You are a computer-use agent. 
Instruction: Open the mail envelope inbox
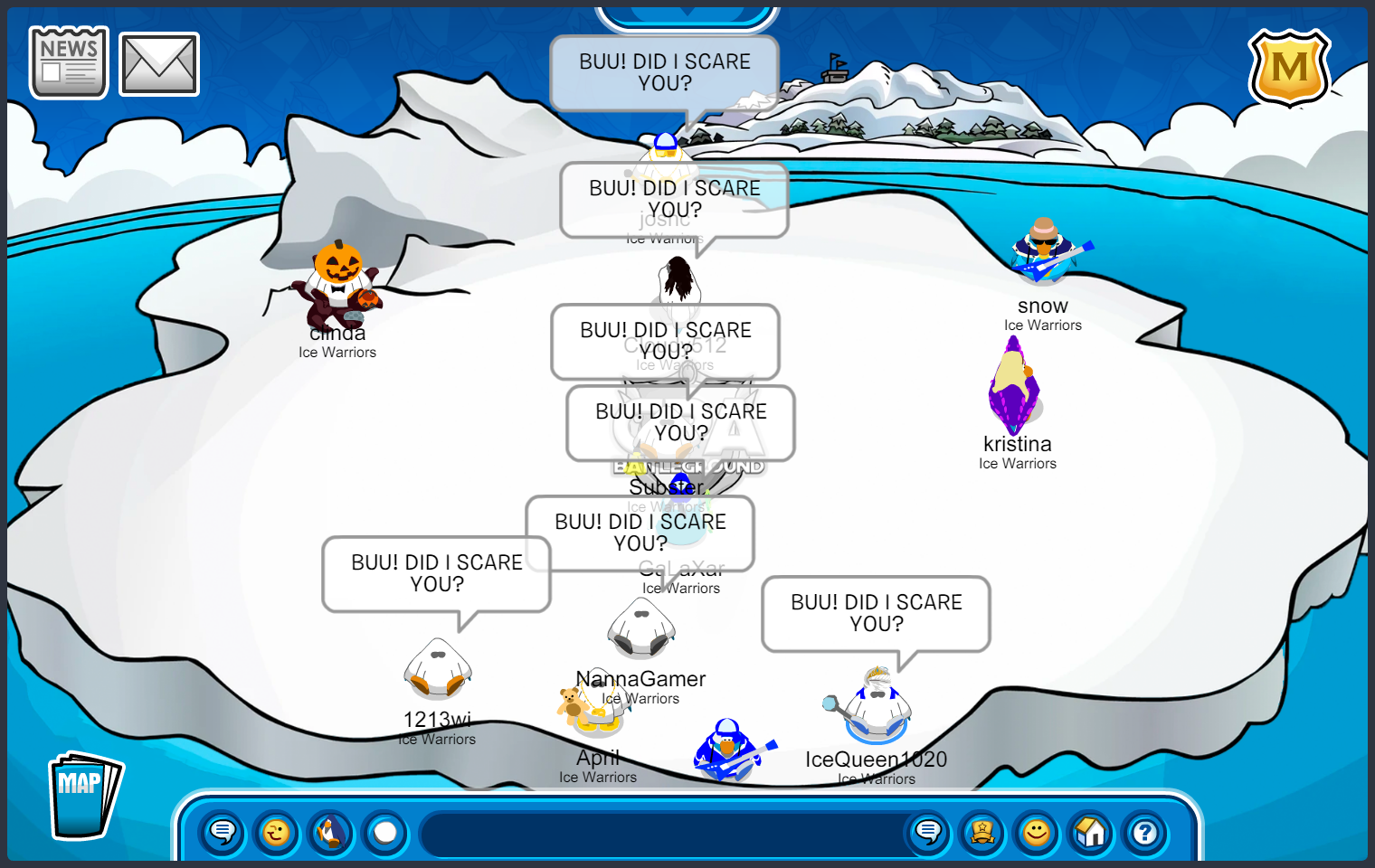click(159, 64)
